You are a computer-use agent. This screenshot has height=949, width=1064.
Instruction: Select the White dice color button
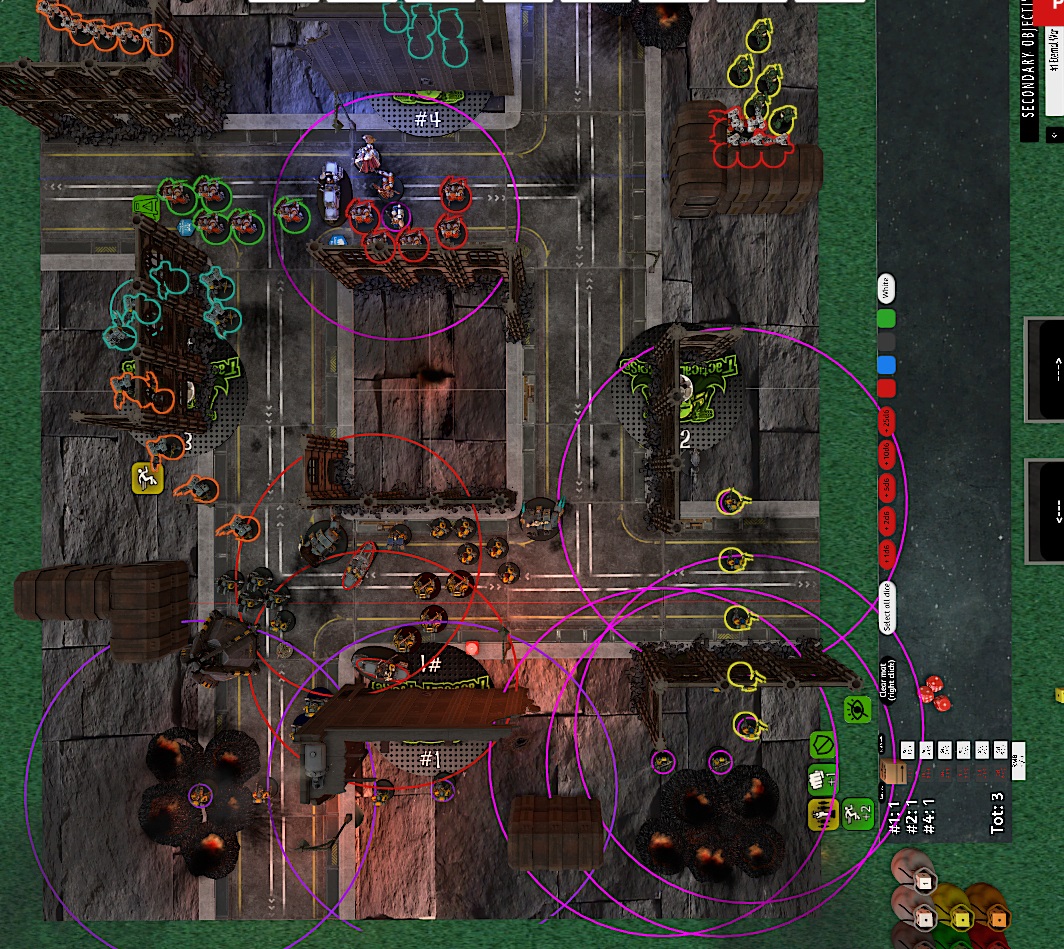886,289
